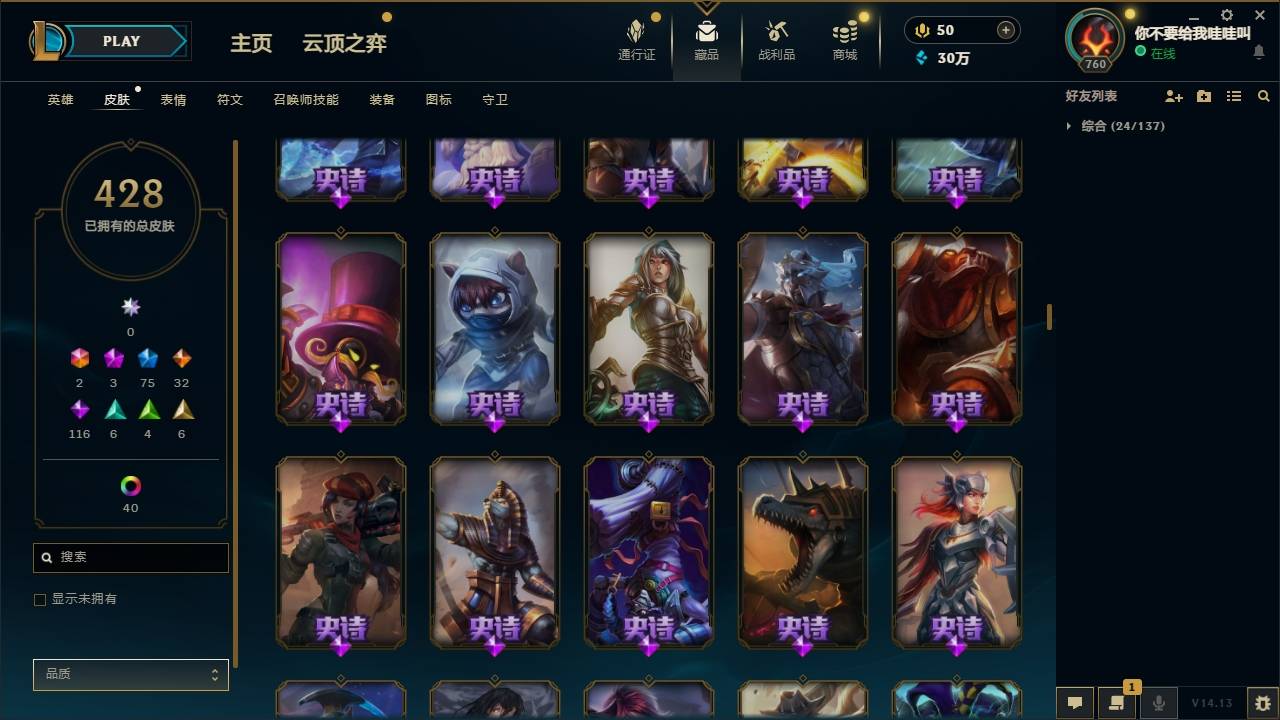This screenshot has height=720, width=1280.
Task: Expand the 综合 friends group
Action: click(1068, 126)
